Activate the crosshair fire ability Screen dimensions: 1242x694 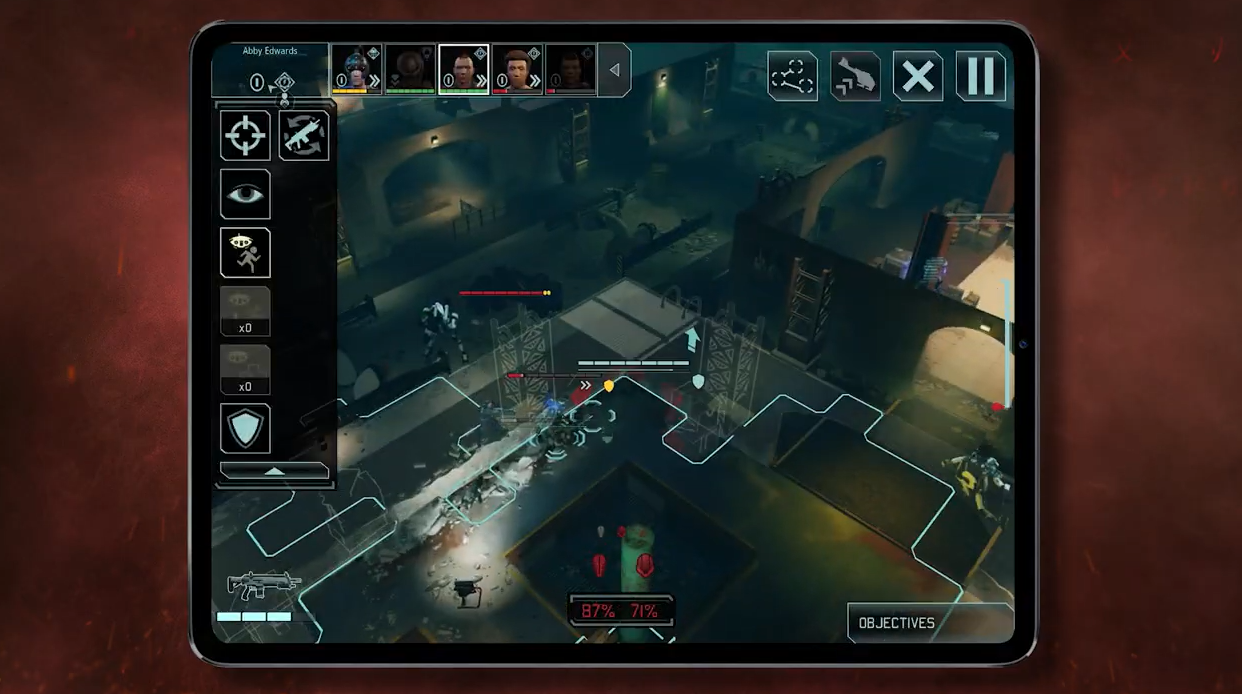tap(245, 135)
